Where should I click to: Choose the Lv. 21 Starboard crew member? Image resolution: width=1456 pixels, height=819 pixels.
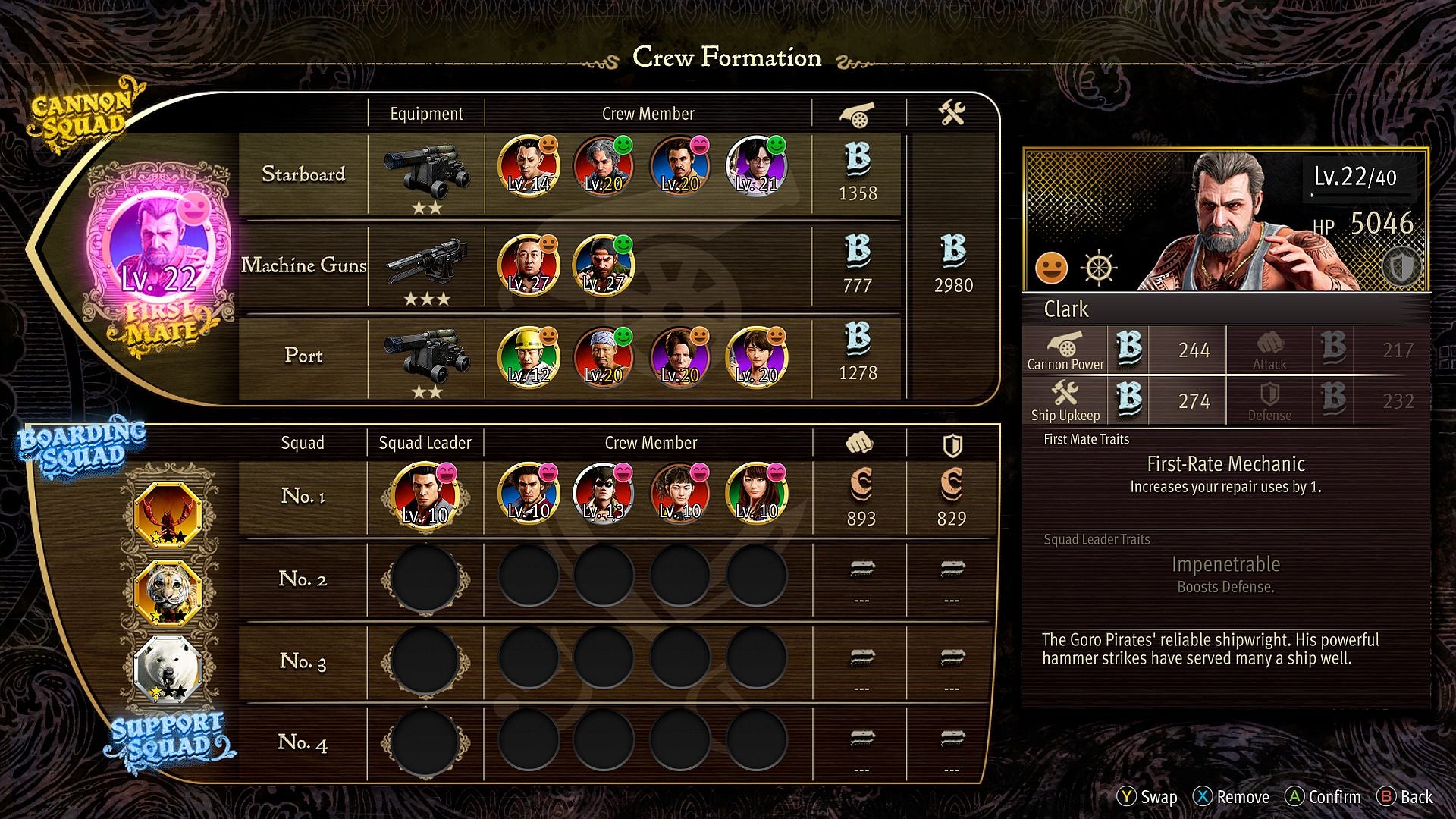click(x=756, y=165)
